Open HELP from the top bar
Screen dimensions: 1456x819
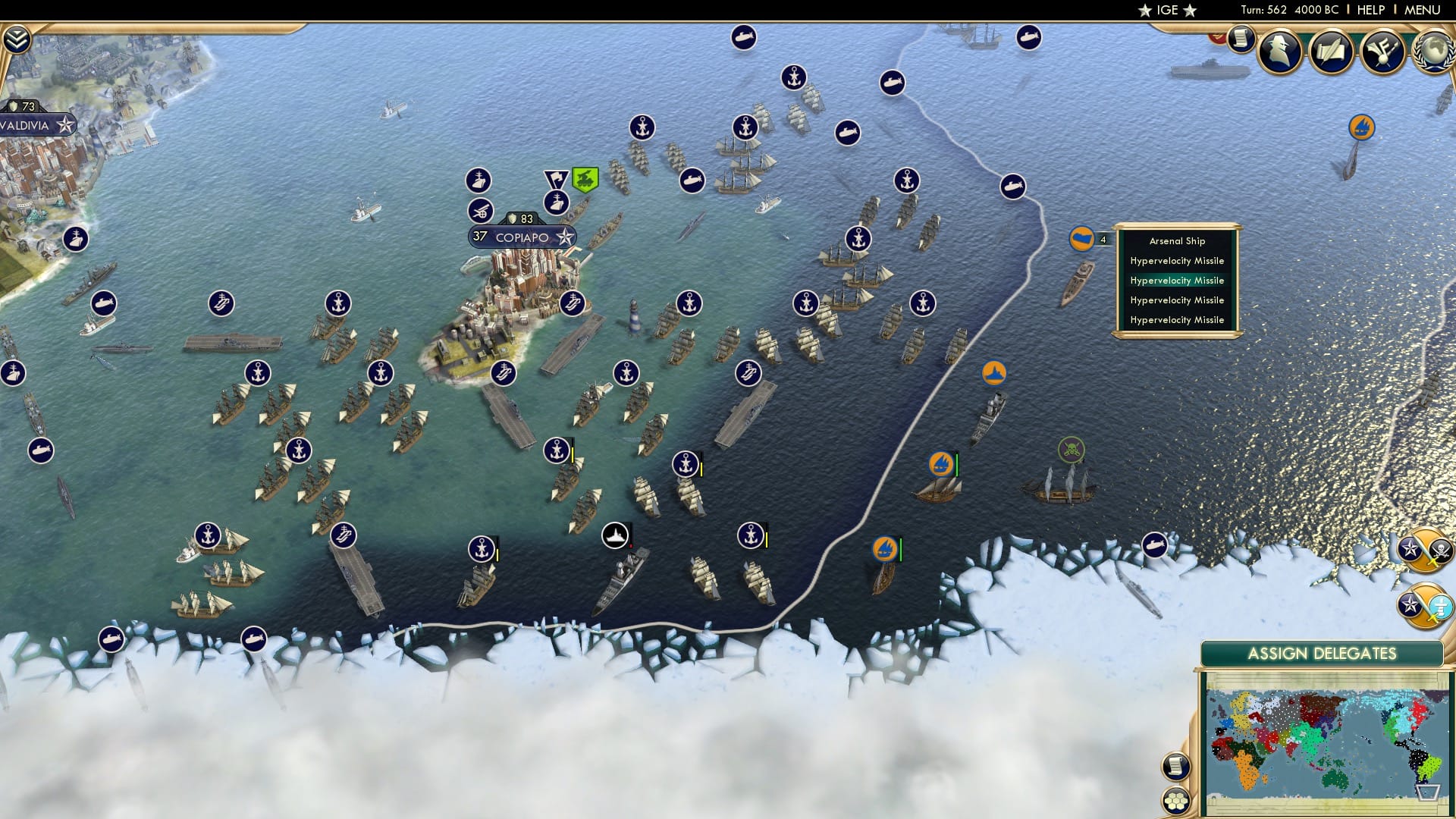coord(1370,10)
